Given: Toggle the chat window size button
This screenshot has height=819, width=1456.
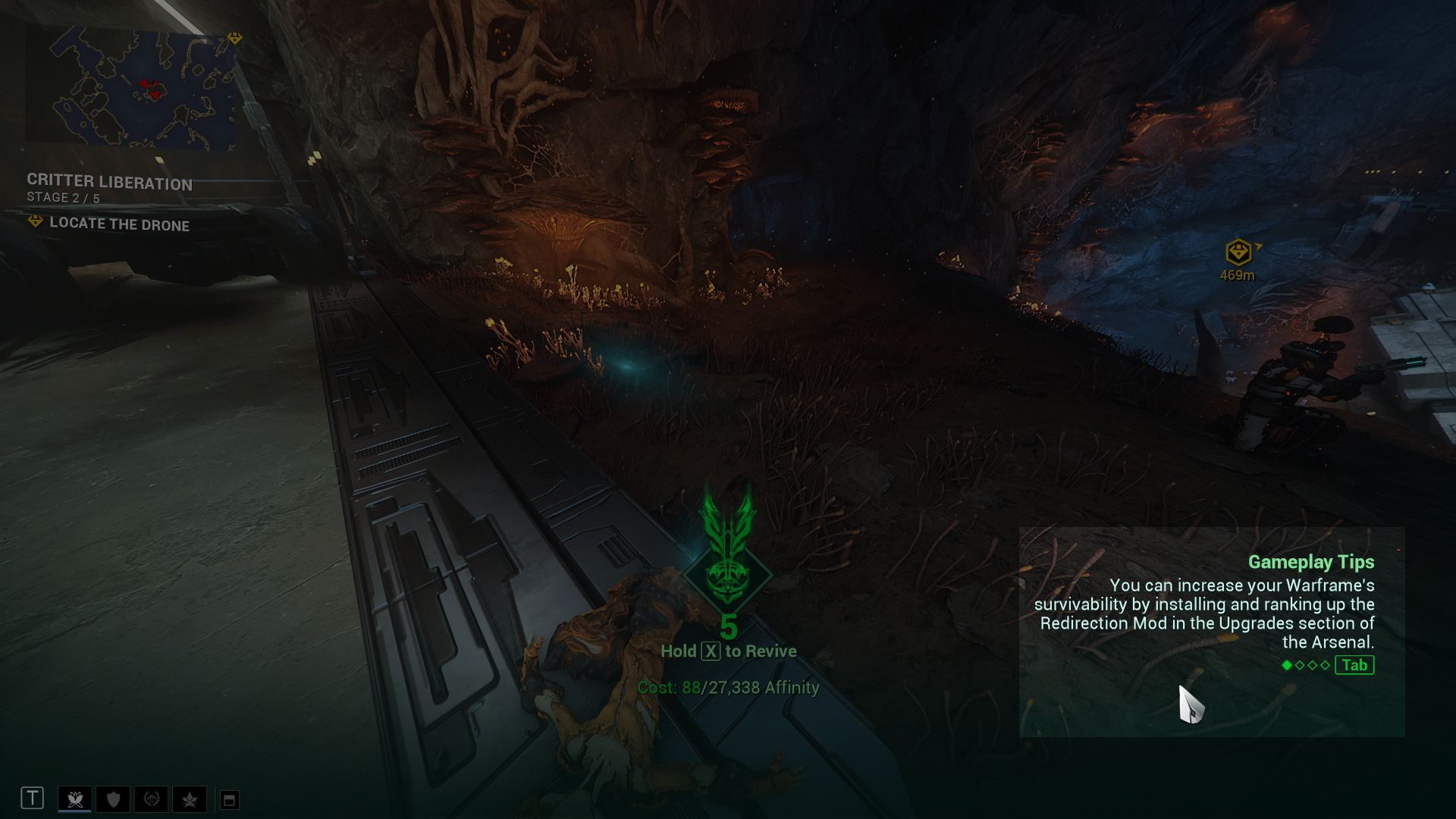Looking at the screenshot, I should pos(229,799).
